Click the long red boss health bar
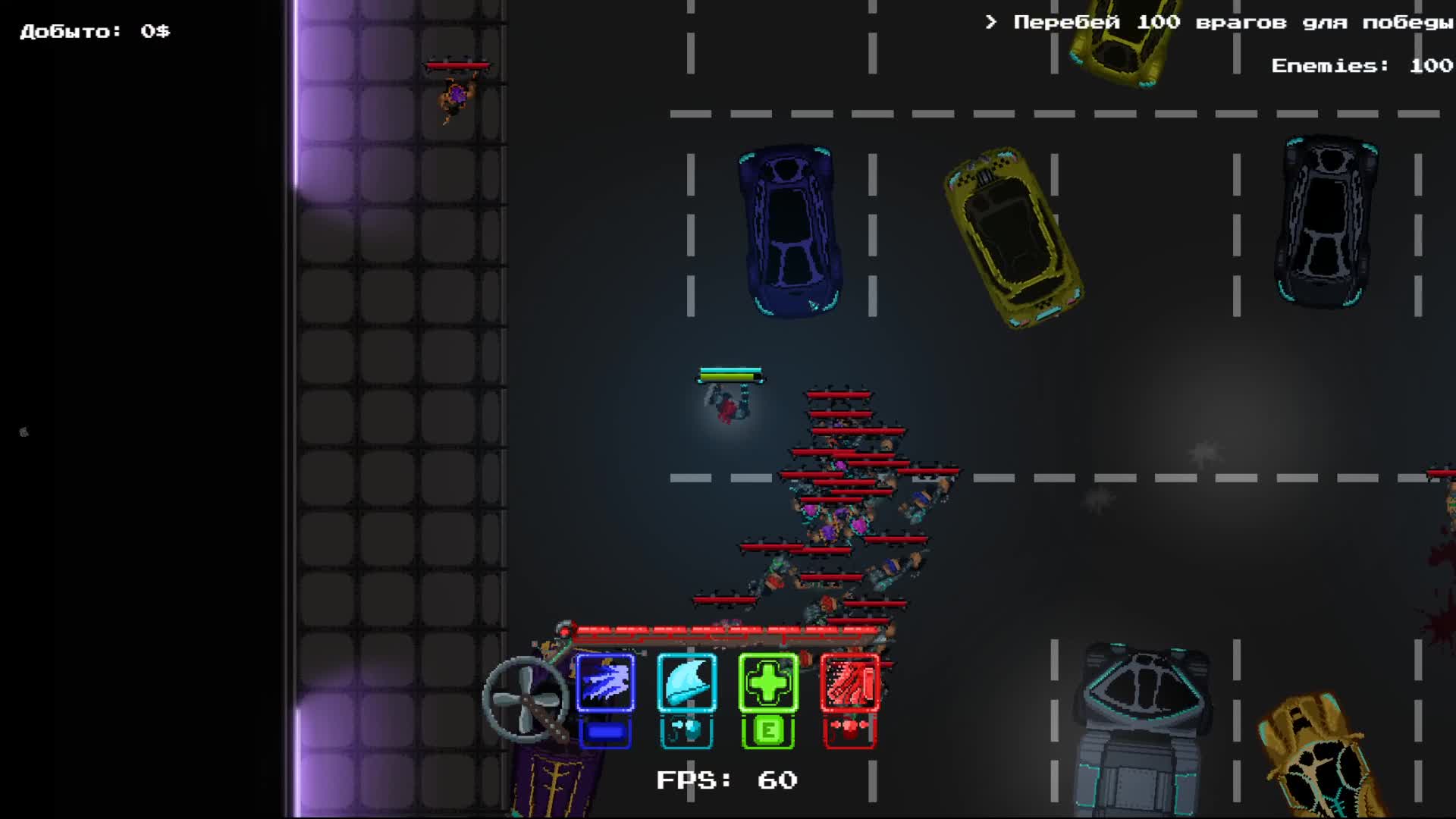The height and width of the screenshot is (819, 1456). point(728,628)
